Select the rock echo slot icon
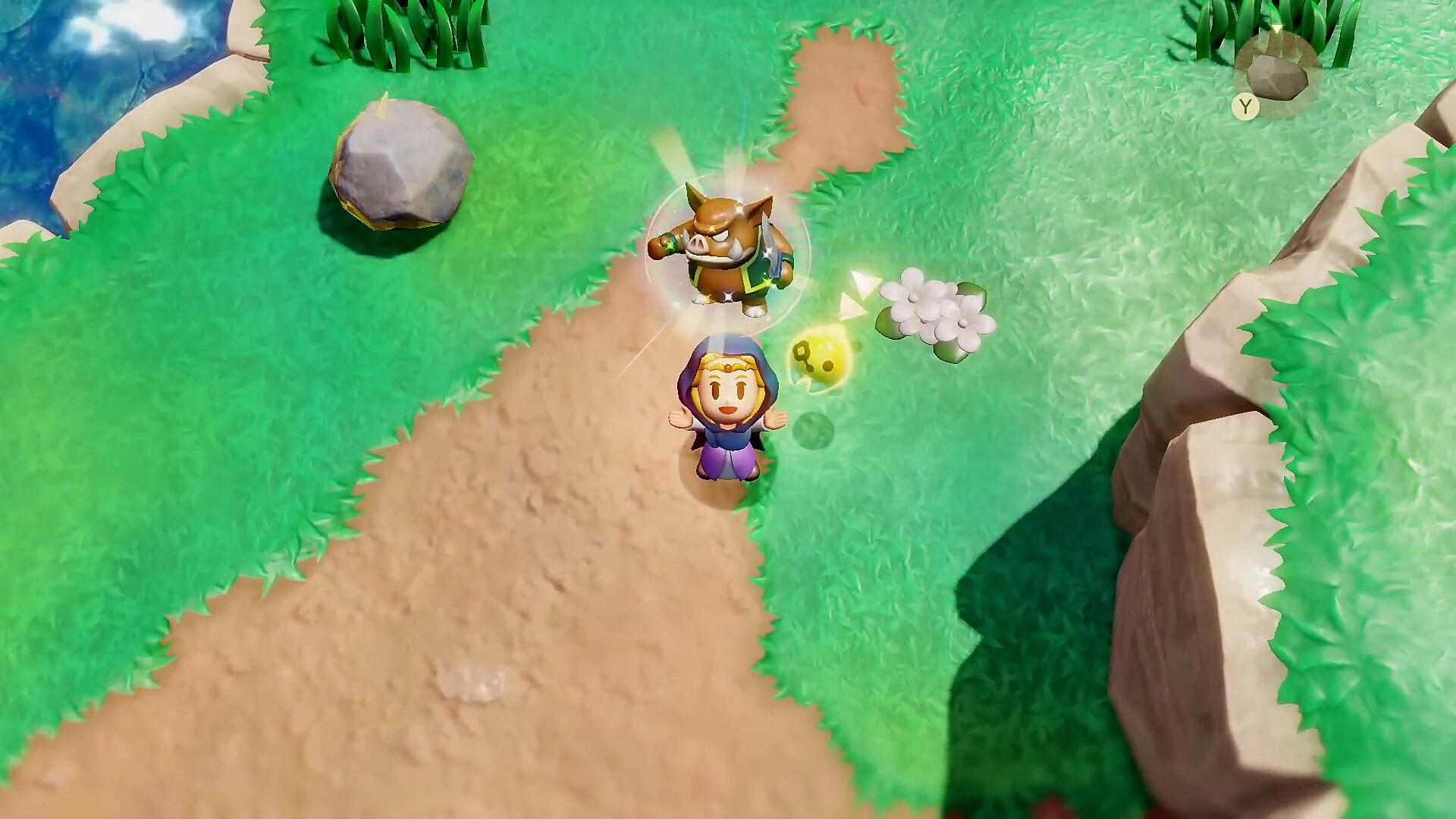Screen dimensions: 1456x819 click(1277, 75)
